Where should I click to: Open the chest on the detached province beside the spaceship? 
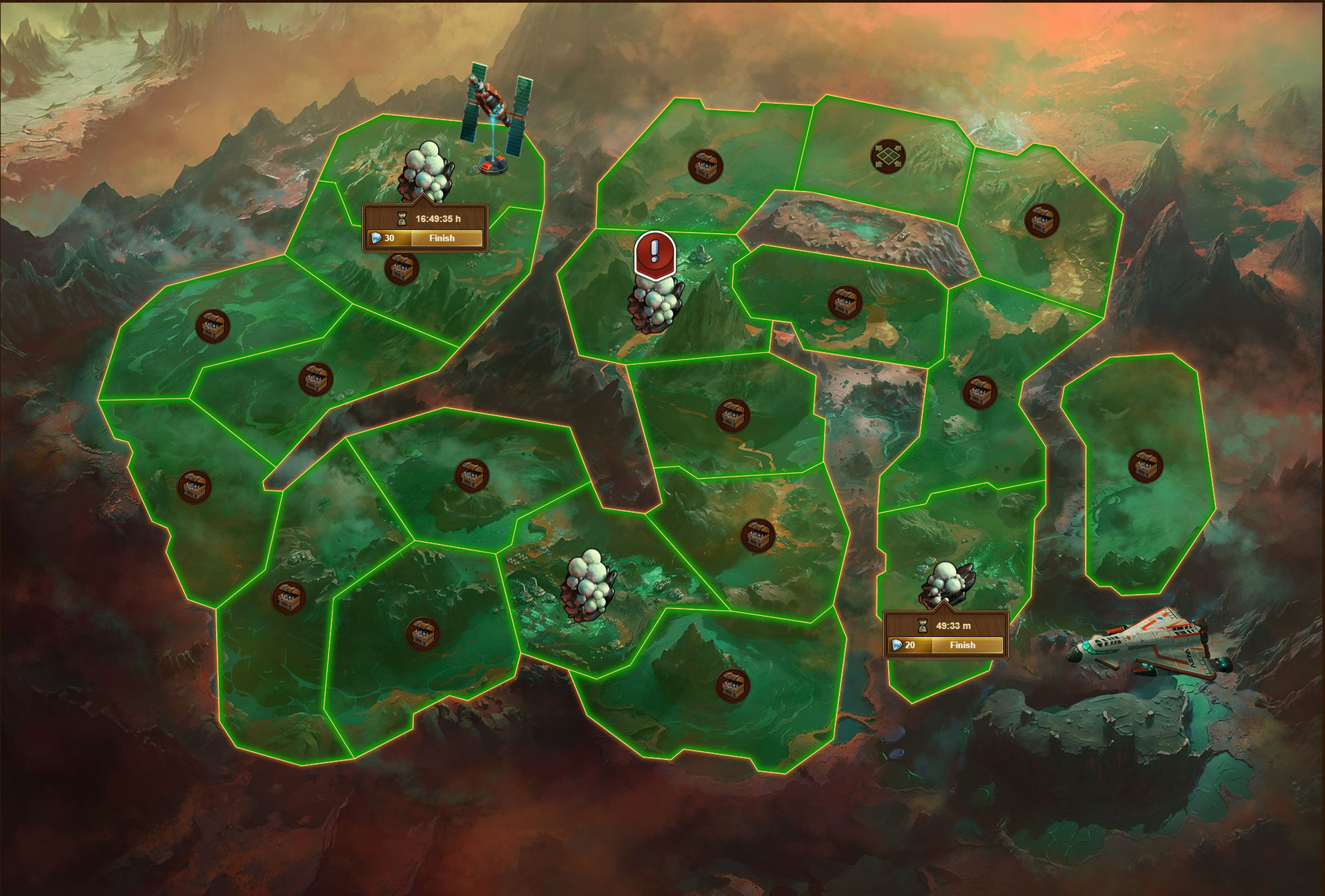pos(1145,466)
